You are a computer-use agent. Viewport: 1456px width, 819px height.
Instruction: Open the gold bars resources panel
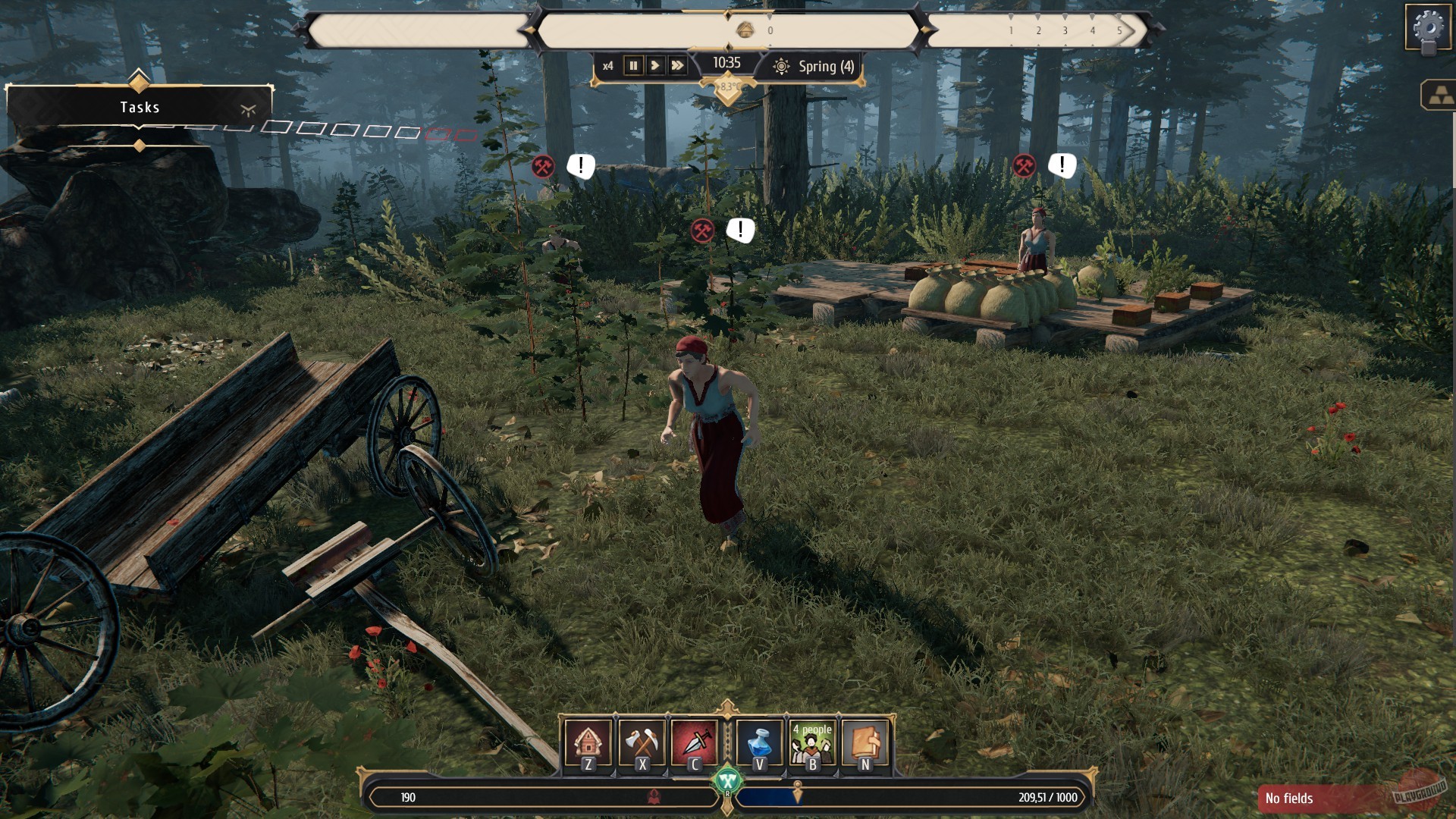(1439, 96)
